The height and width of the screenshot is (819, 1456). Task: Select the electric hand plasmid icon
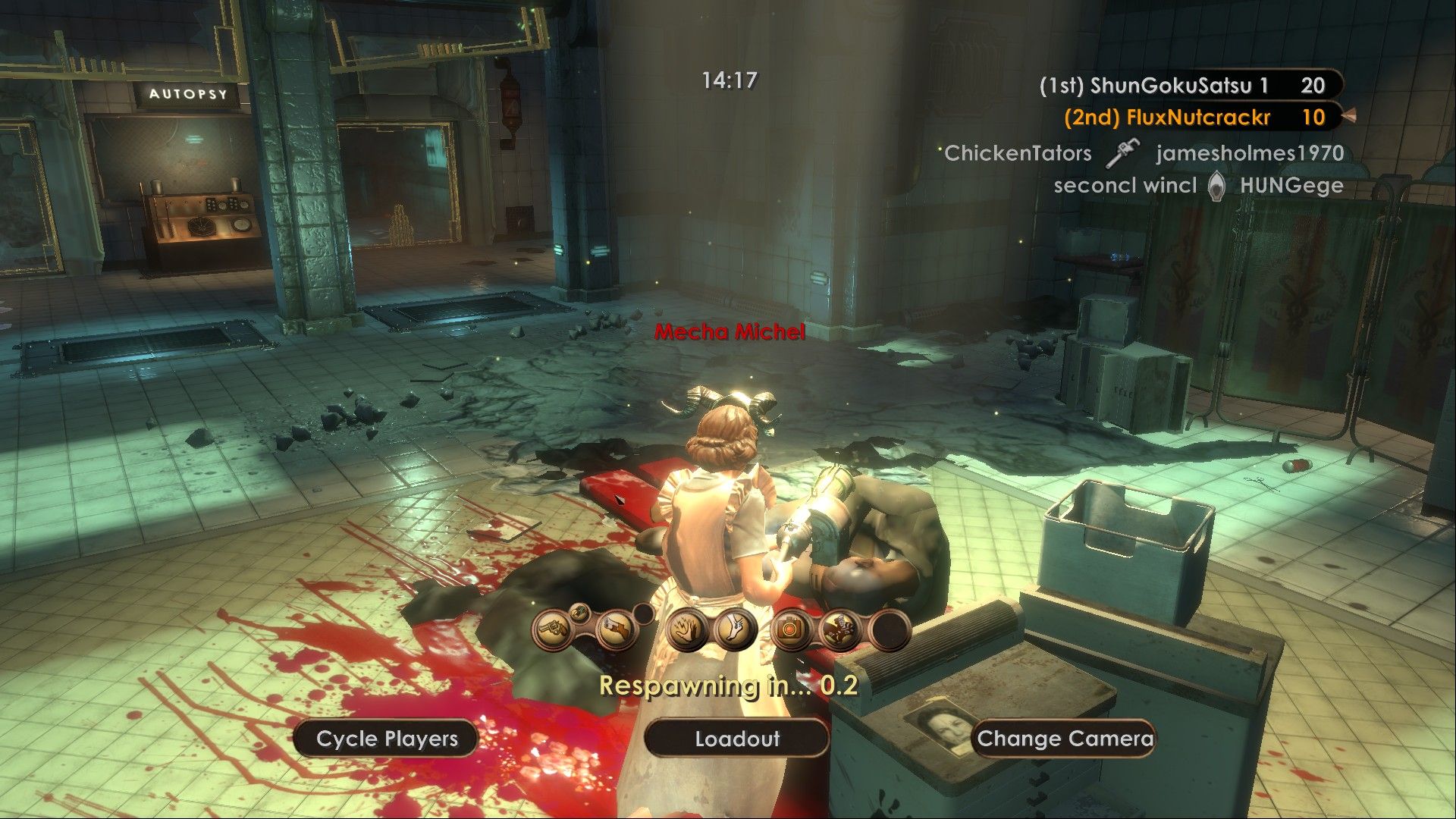coord(687,631)
